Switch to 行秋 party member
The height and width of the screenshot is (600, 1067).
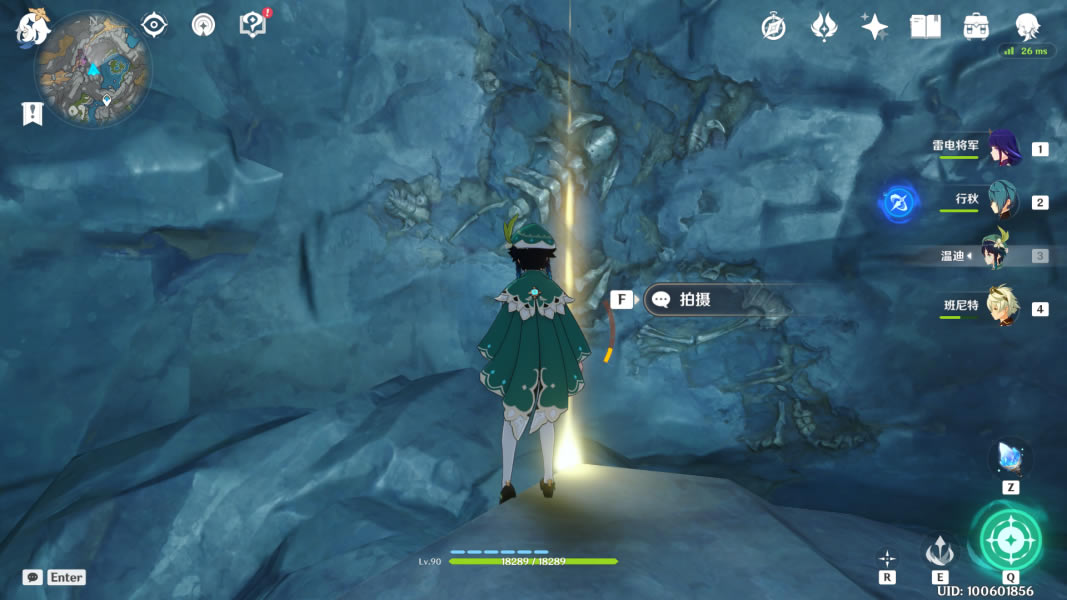coord(1003,201)
